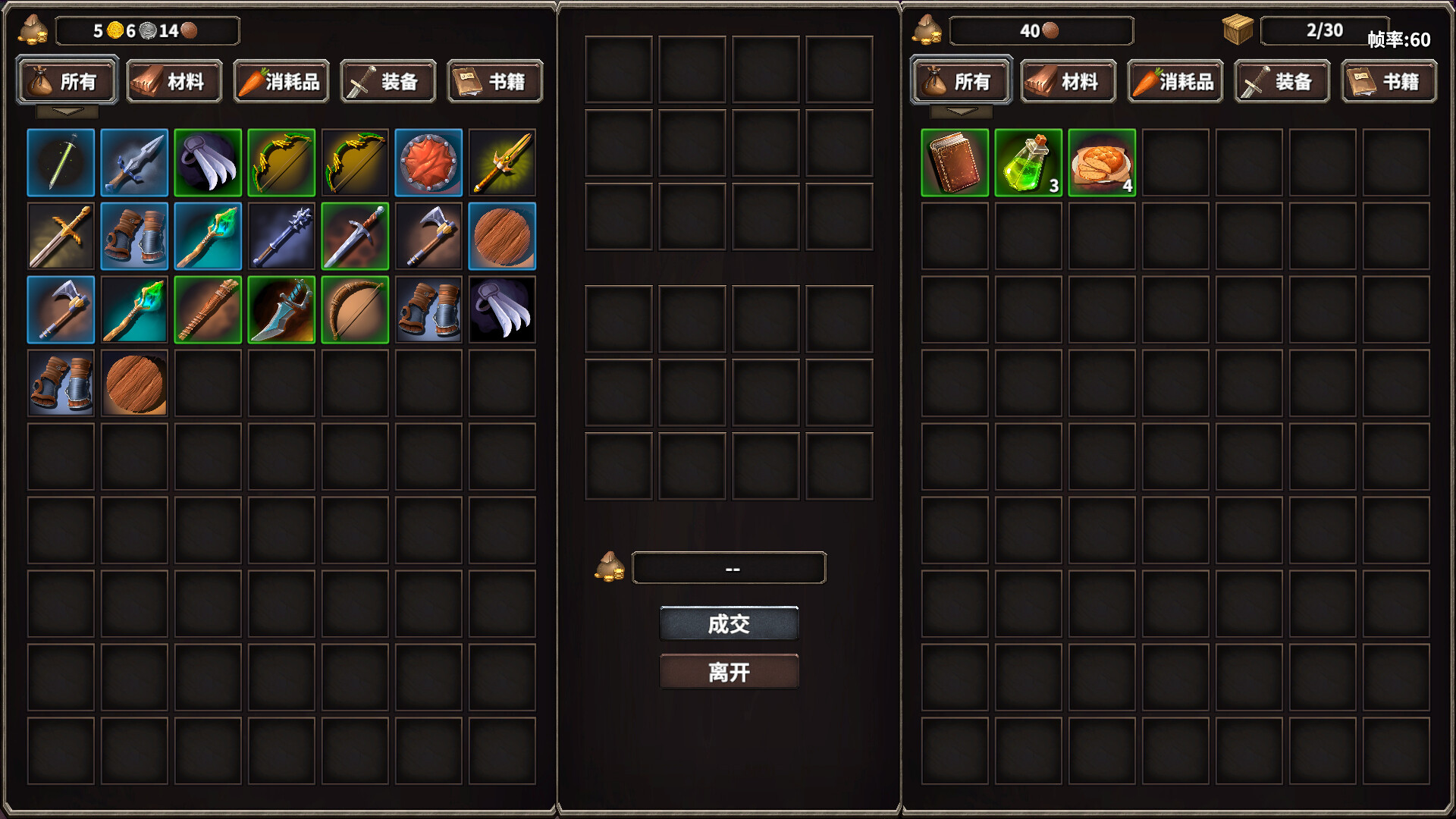Choose the blue-steel dagger in the grey slot
The image size is (1456, 819).
[134, 163]
